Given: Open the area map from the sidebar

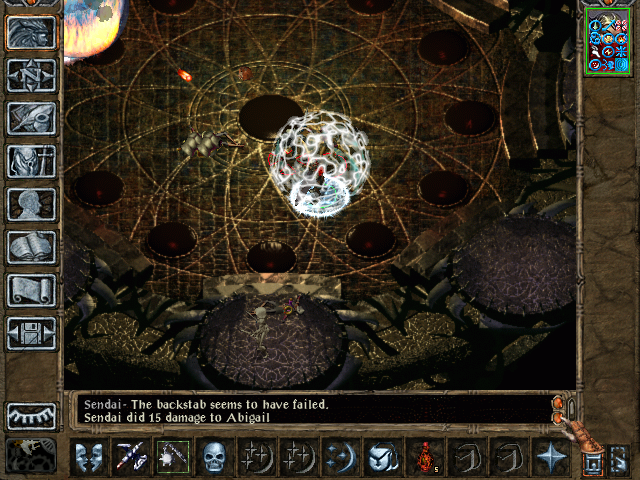Looking at the screenshot, I should tap(32, 33).
